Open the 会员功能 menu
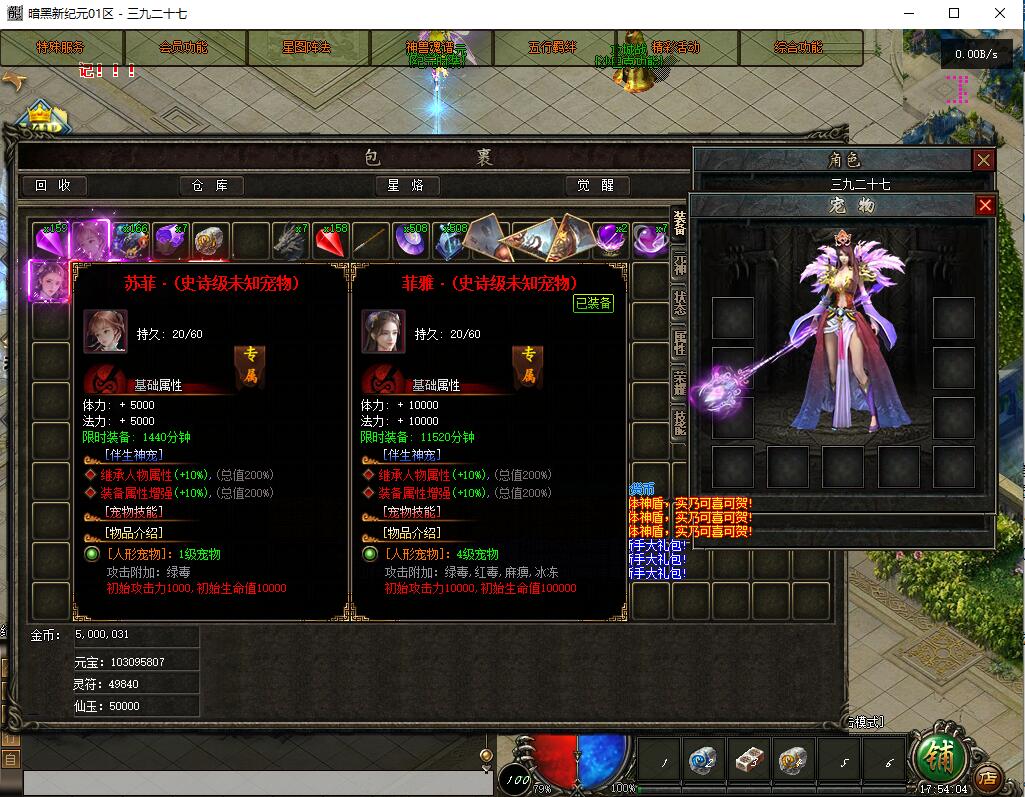1025x797 pixels. (x=184, y=47)
